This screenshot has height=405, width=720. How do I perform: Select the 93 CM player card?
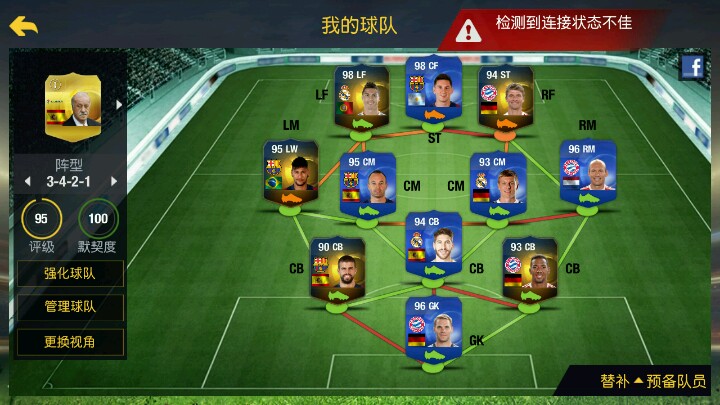(497, 180)
